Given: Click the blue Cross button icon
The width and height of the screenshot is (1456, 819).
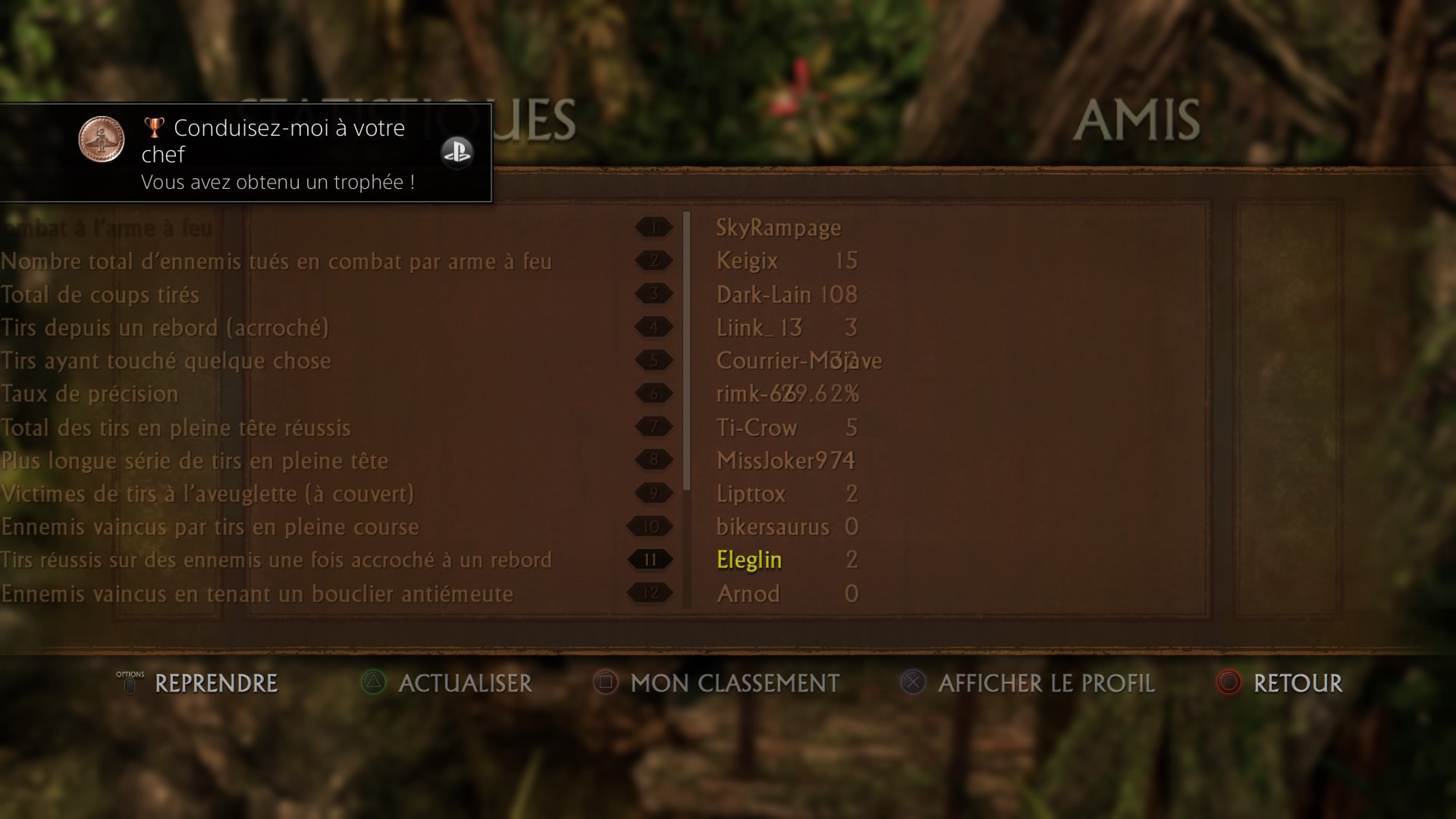Looking at the screenshot, I should 912,683.
